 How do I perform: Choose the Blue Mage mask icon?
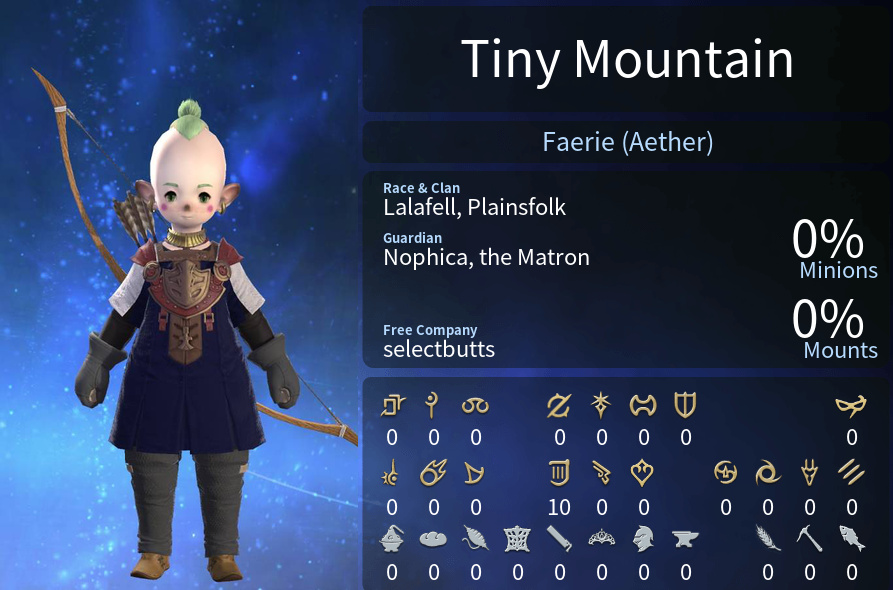click(851, 405)
